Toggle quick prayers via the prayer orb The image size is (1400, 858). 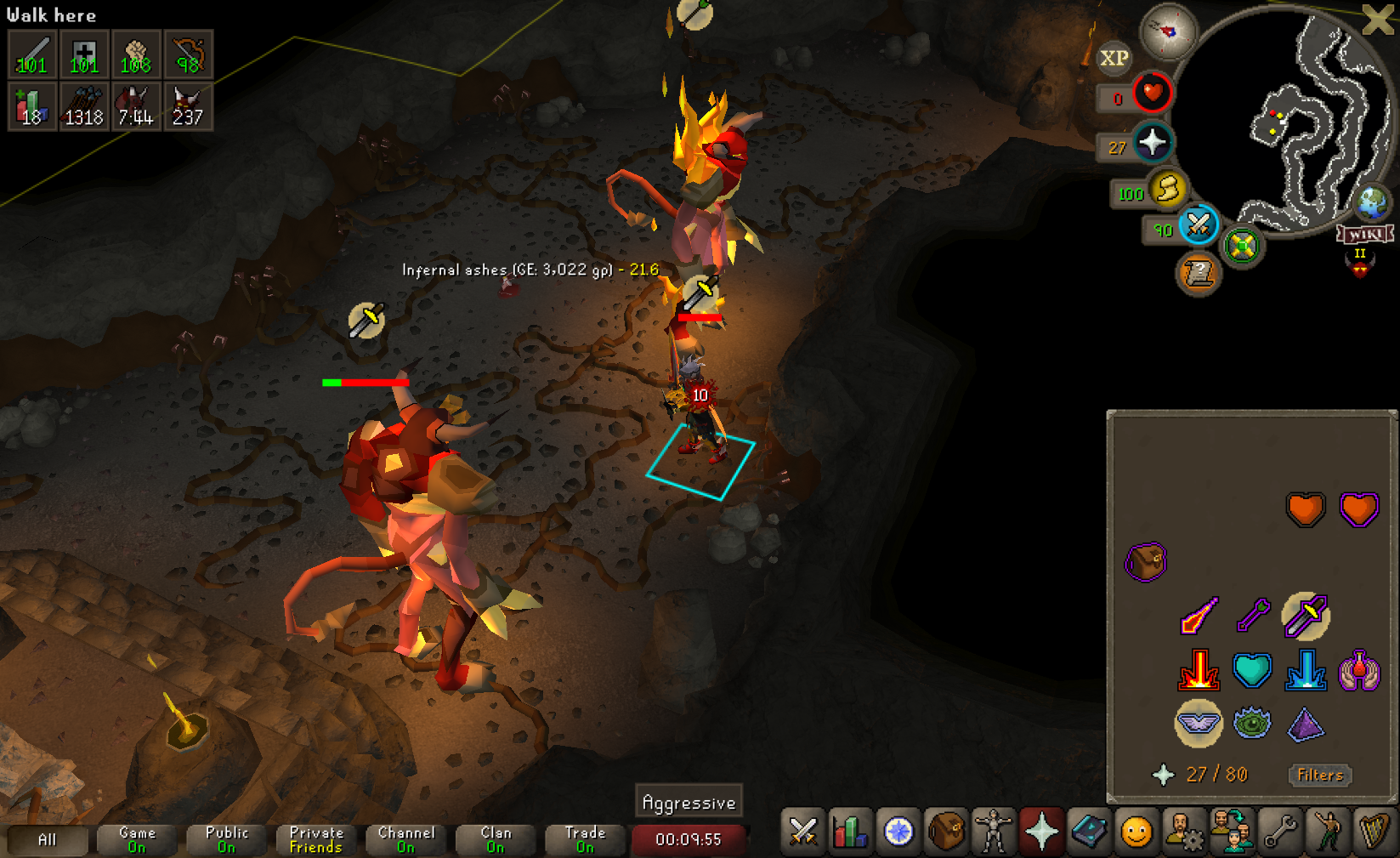[1153, 142]
